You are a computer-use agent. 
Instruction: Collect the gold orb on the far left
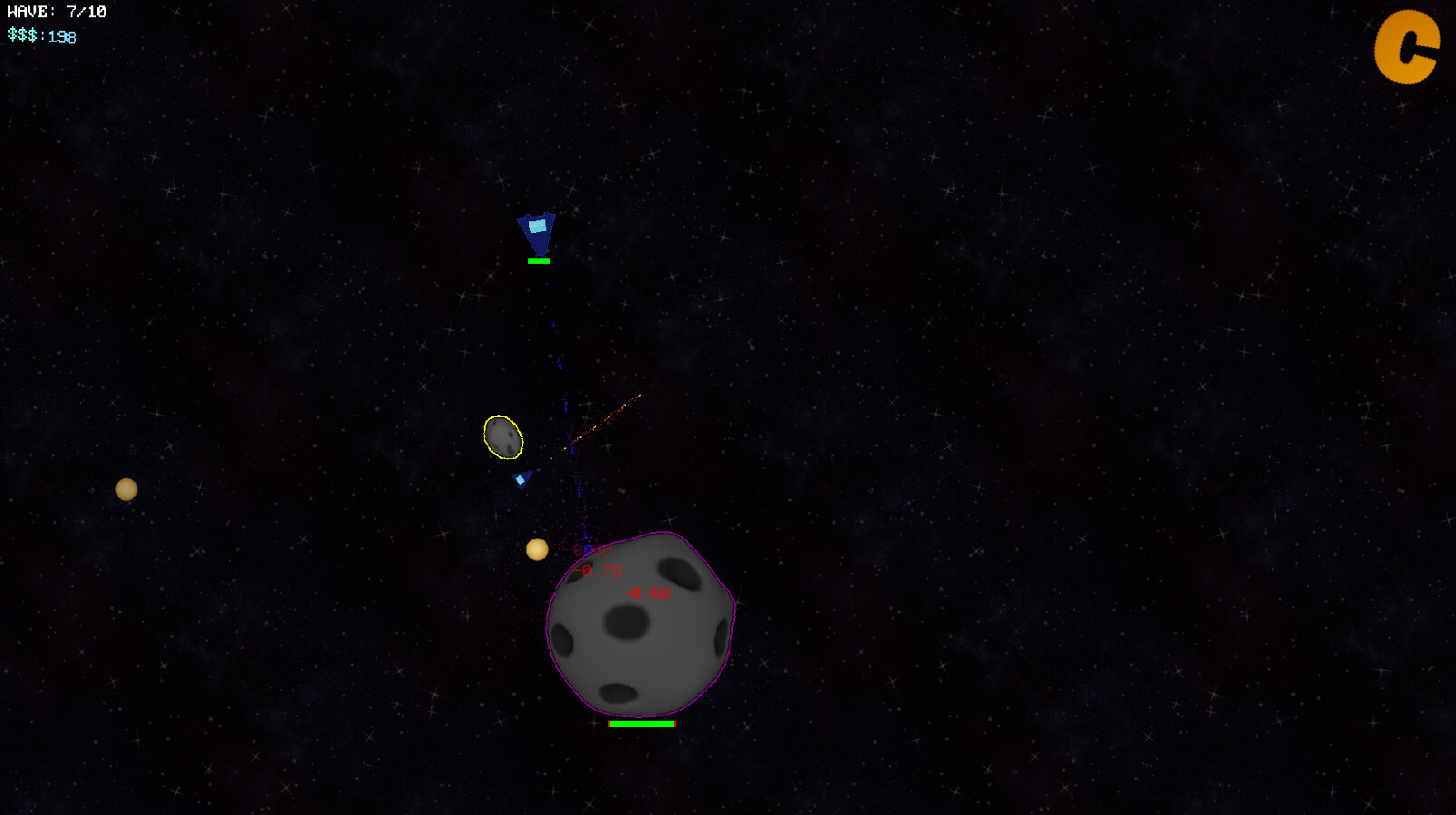point(126,489)
